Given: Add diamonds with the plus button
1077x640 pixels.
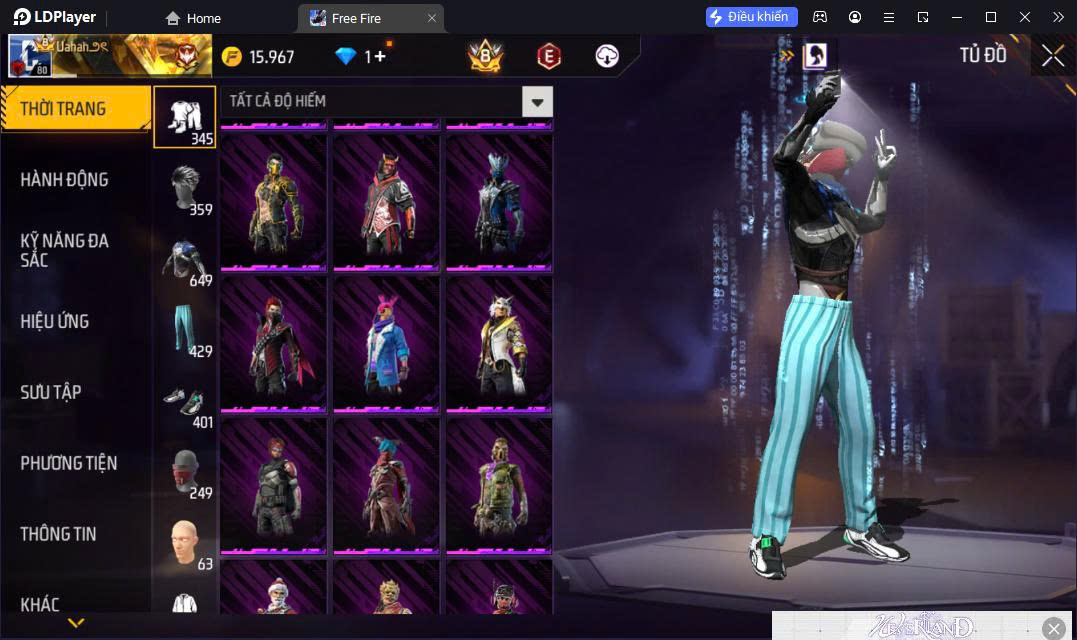Looking at the screenshot, I should pyautogui.click(x=380, y=57).
